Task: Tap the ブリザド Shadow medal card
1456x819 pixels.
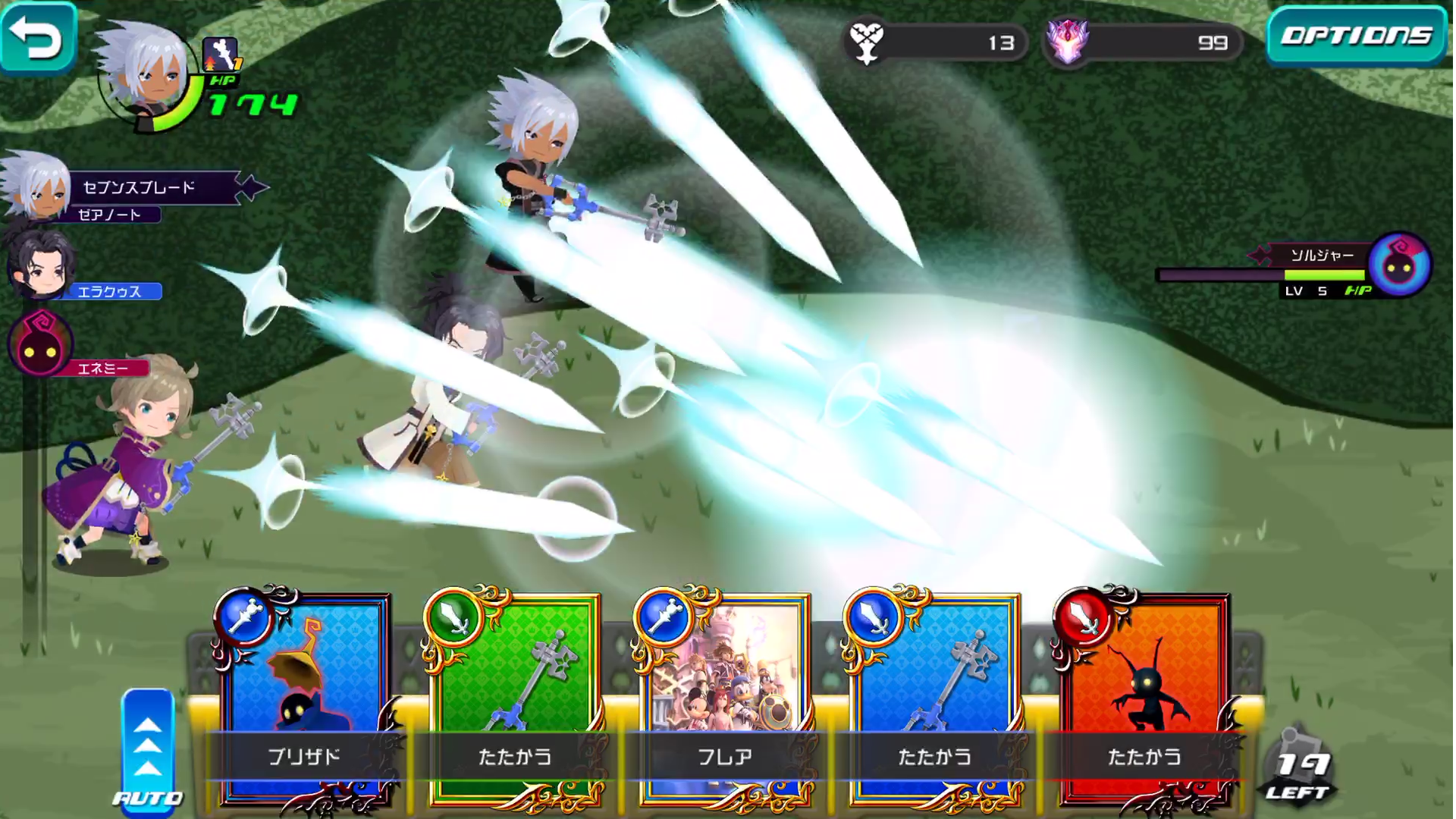Action: (x=303, y=682)
